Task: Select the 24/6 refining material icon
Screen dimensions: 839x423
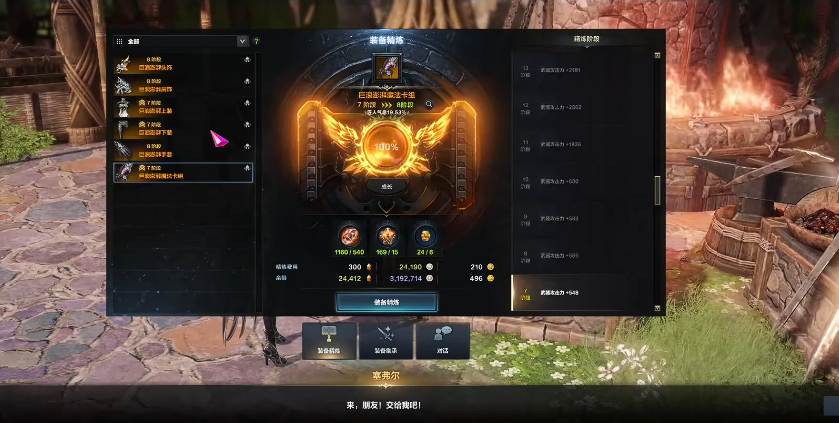Action: click(424, 234)
